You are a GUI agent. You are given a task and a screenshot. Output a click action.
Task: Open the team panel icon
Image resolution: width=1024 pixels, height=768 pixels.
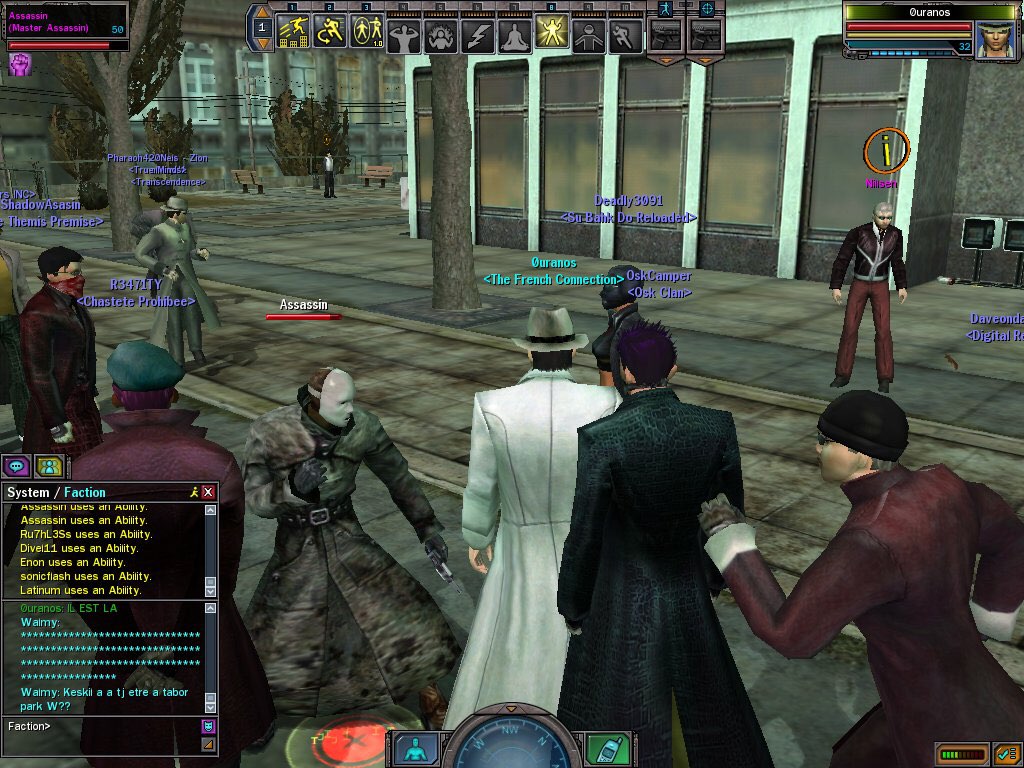48,466
